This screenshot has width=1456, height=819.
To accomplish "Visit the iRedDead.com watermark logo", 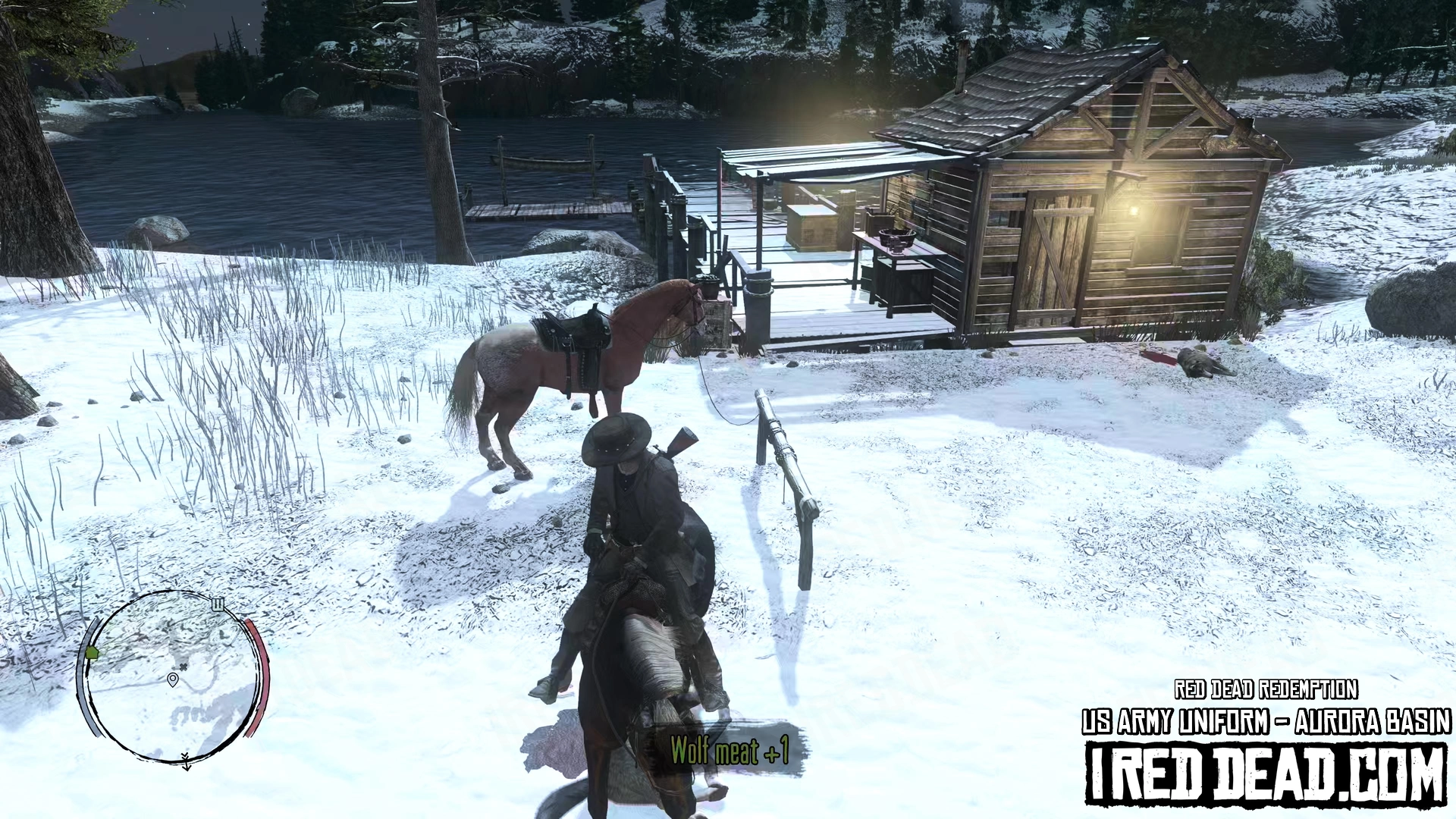I will click(x=1265, y=772).
